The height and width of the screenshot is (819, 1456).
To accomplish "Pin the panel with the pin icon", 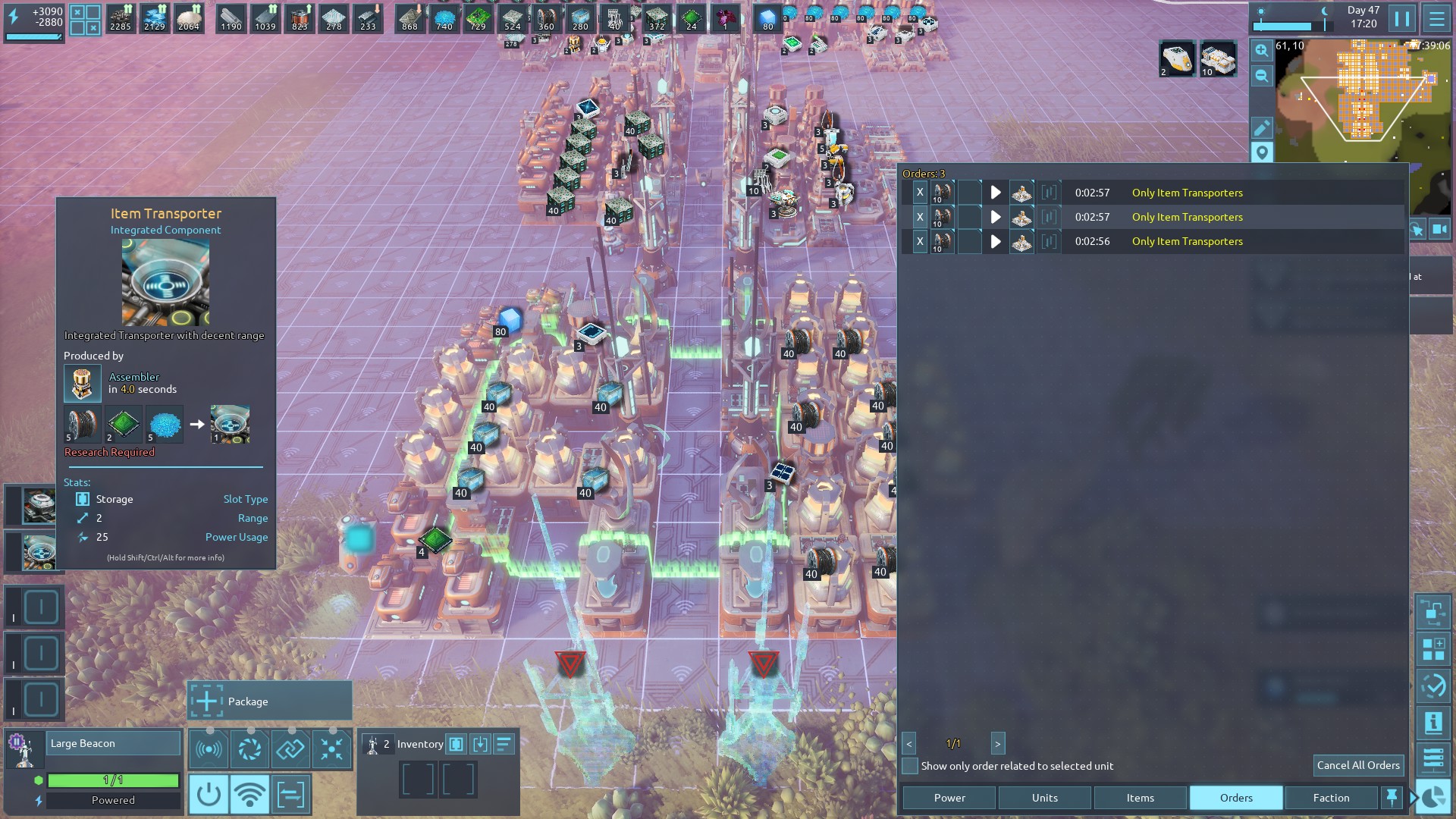I will tap(1392, 797).
